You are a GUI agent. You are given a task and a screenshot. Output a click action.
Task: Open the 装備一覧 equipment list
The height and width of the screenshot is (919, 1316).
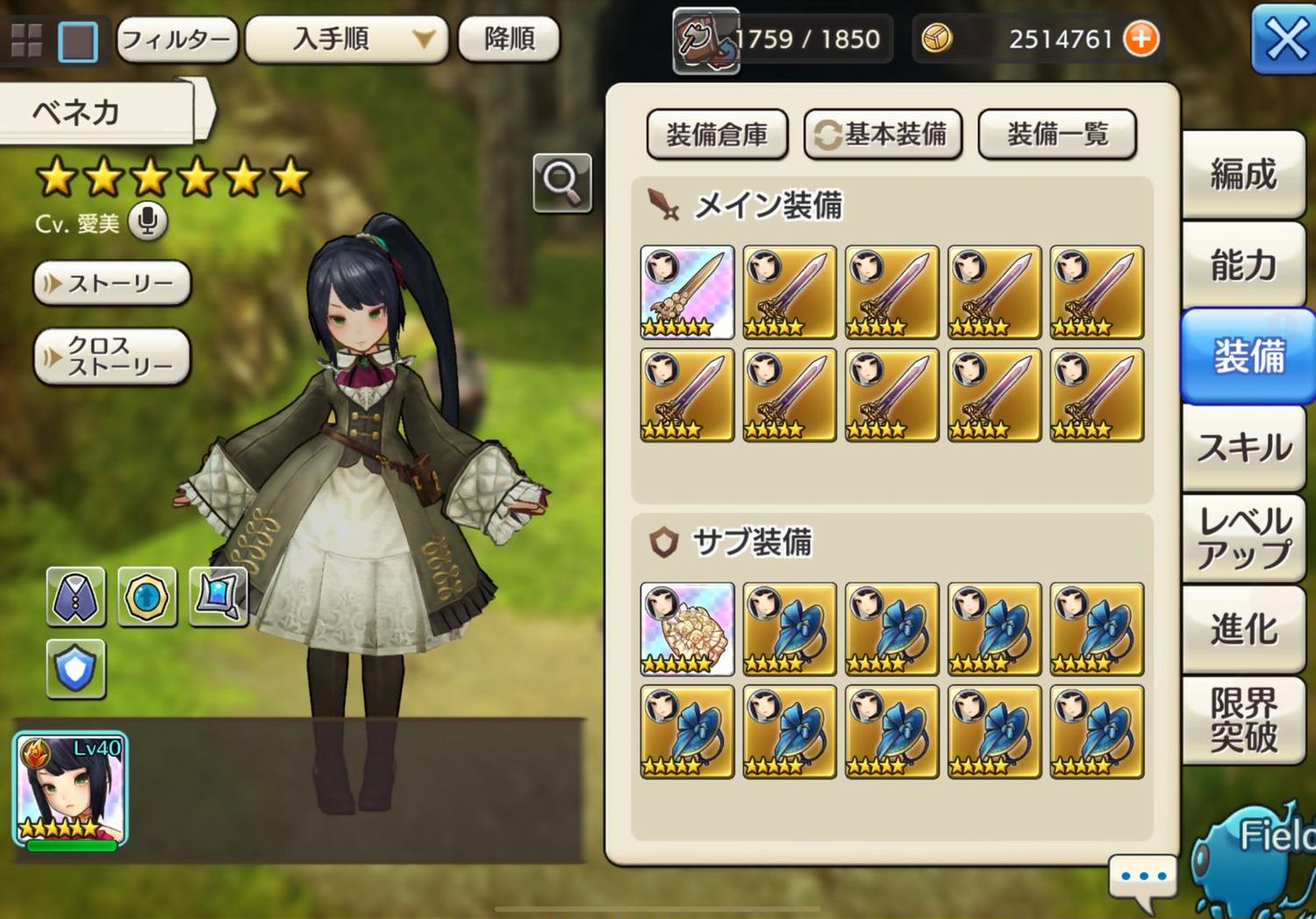[x=1057, y=134]
